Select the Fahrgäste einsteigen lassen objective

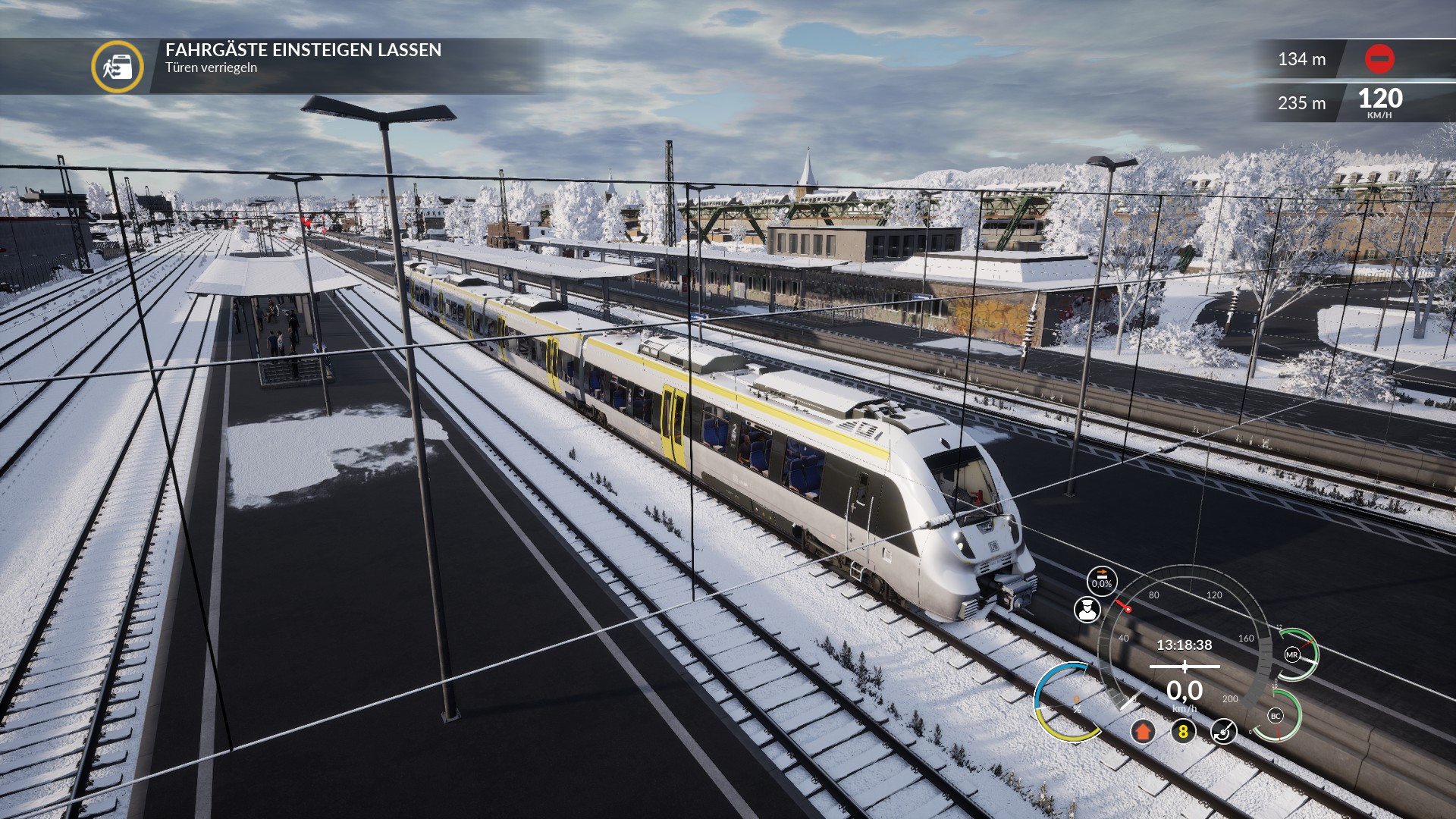pyautogui.click(x=303, y=50)
